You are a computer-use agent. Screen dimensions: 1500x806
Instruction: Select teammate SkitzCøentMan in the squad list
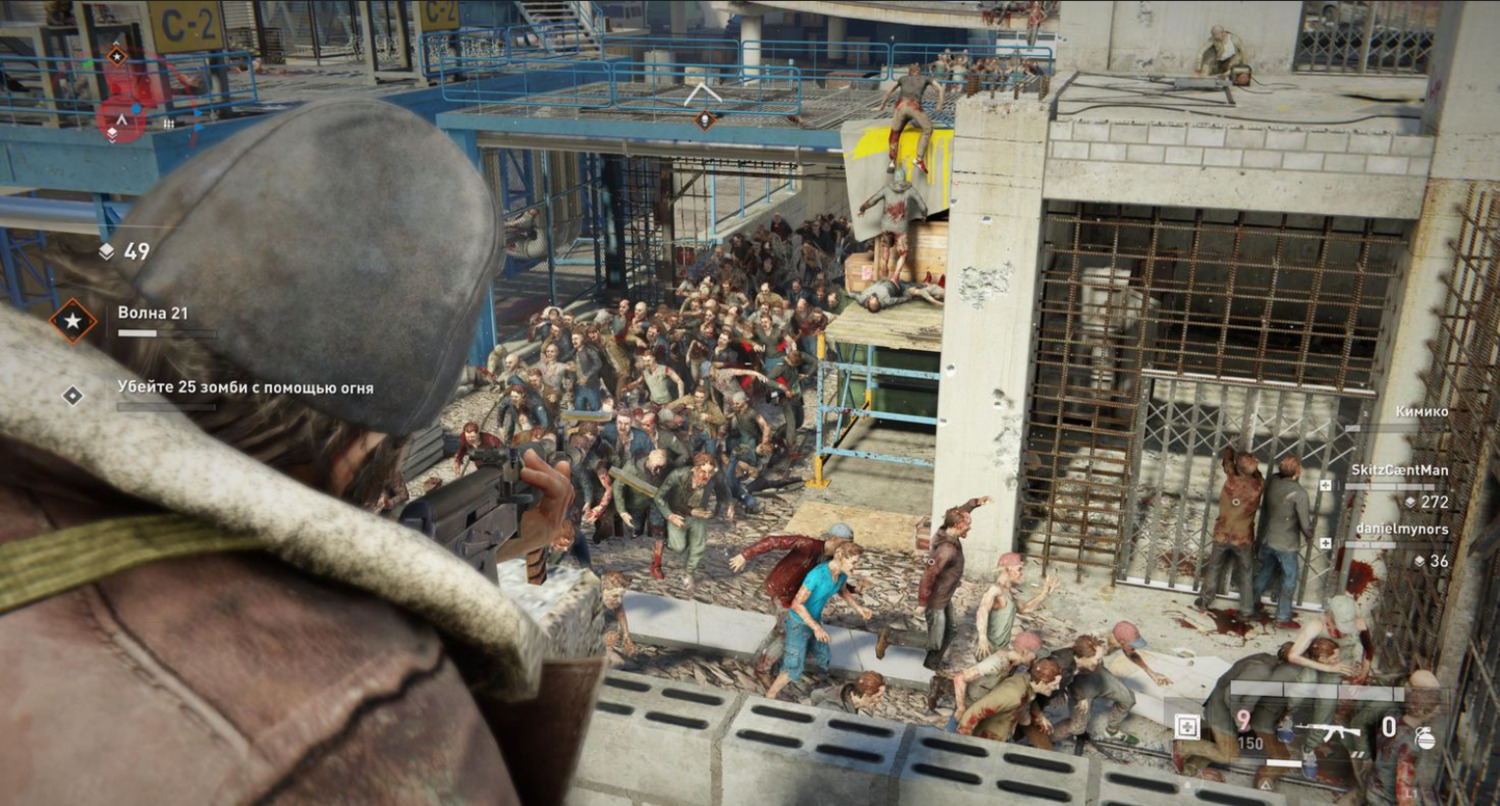(x=1399, y=470)
